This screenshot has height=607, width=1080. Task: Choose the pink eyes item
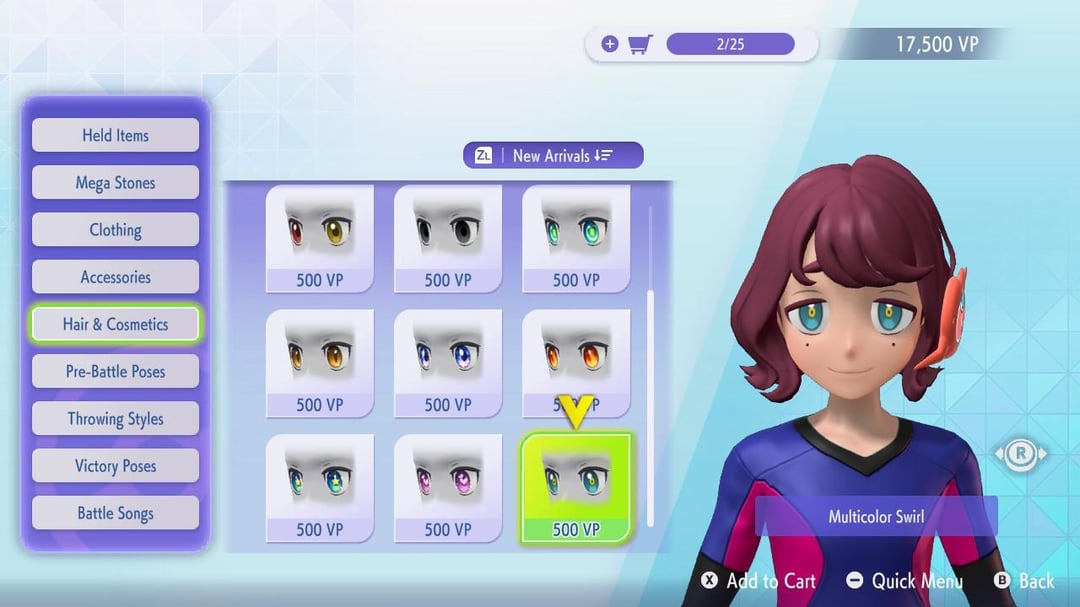coord(448,487)
